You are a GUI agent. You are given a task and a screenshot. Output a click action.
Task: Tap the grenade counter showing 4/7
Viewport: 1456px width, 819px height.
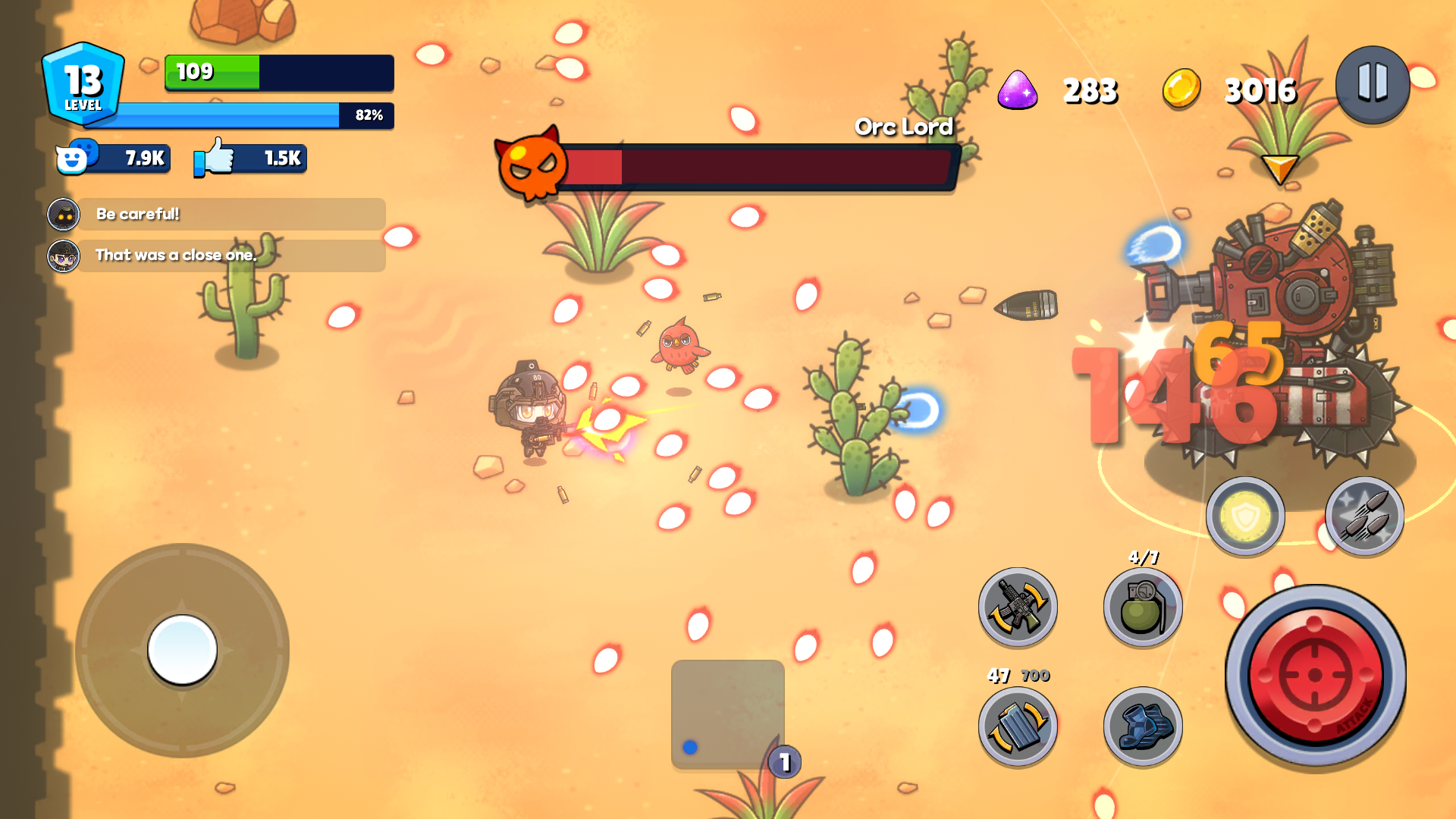1143,557
